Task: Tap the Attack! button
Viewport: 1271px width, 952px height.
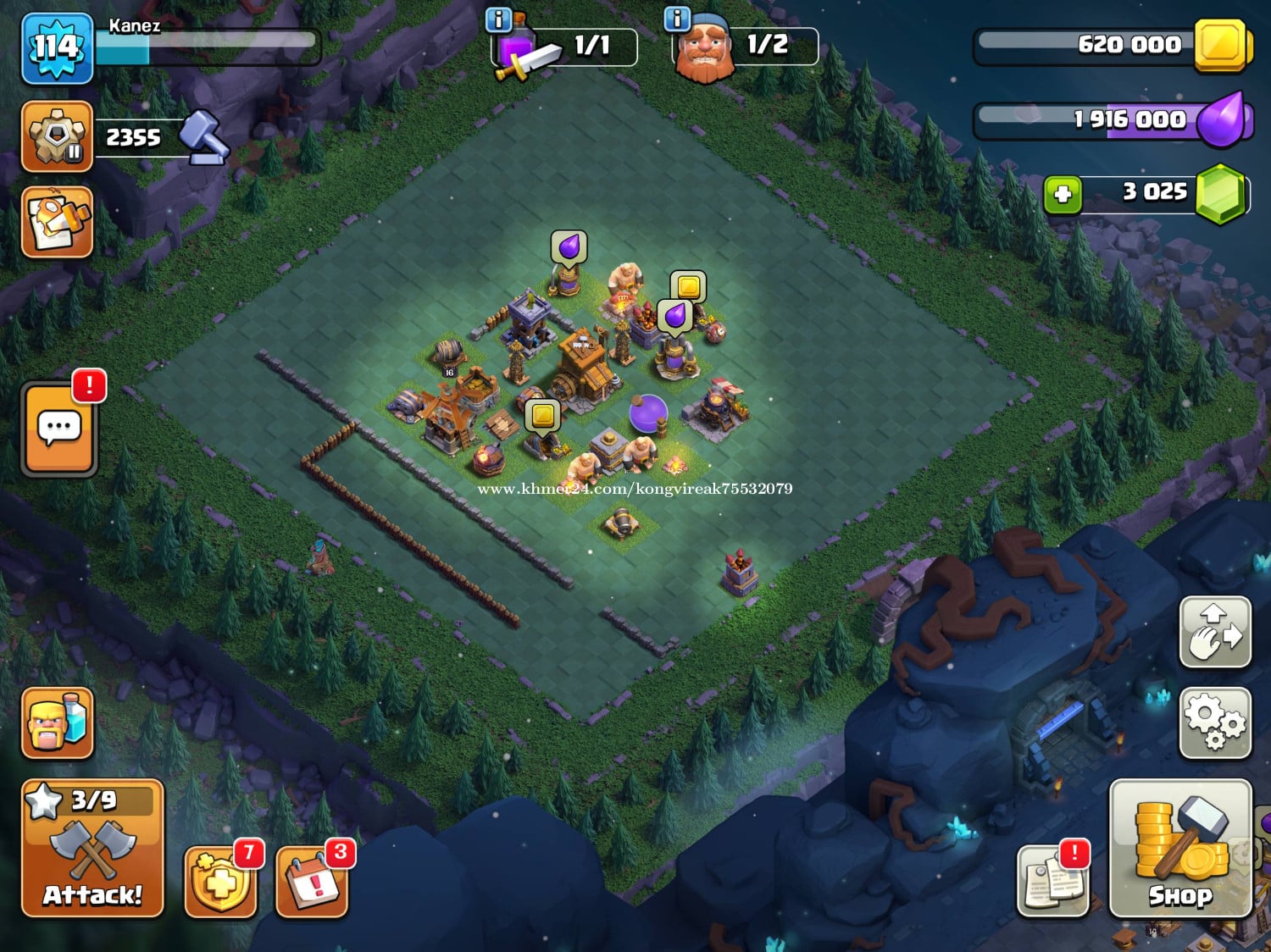Action: (92, 848)
